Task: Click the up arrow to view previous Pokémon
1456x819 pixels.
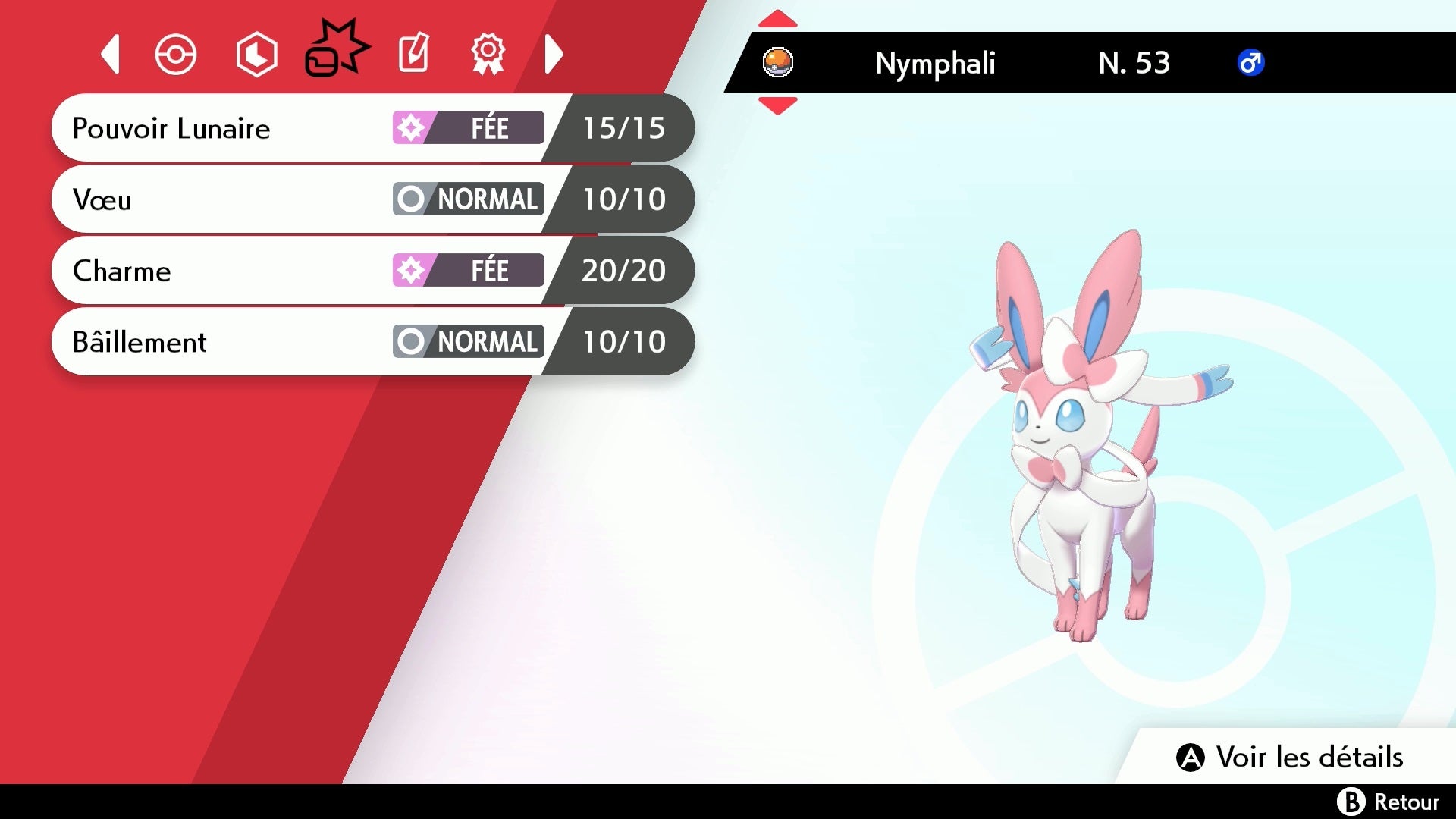Action: pos(778,17)
